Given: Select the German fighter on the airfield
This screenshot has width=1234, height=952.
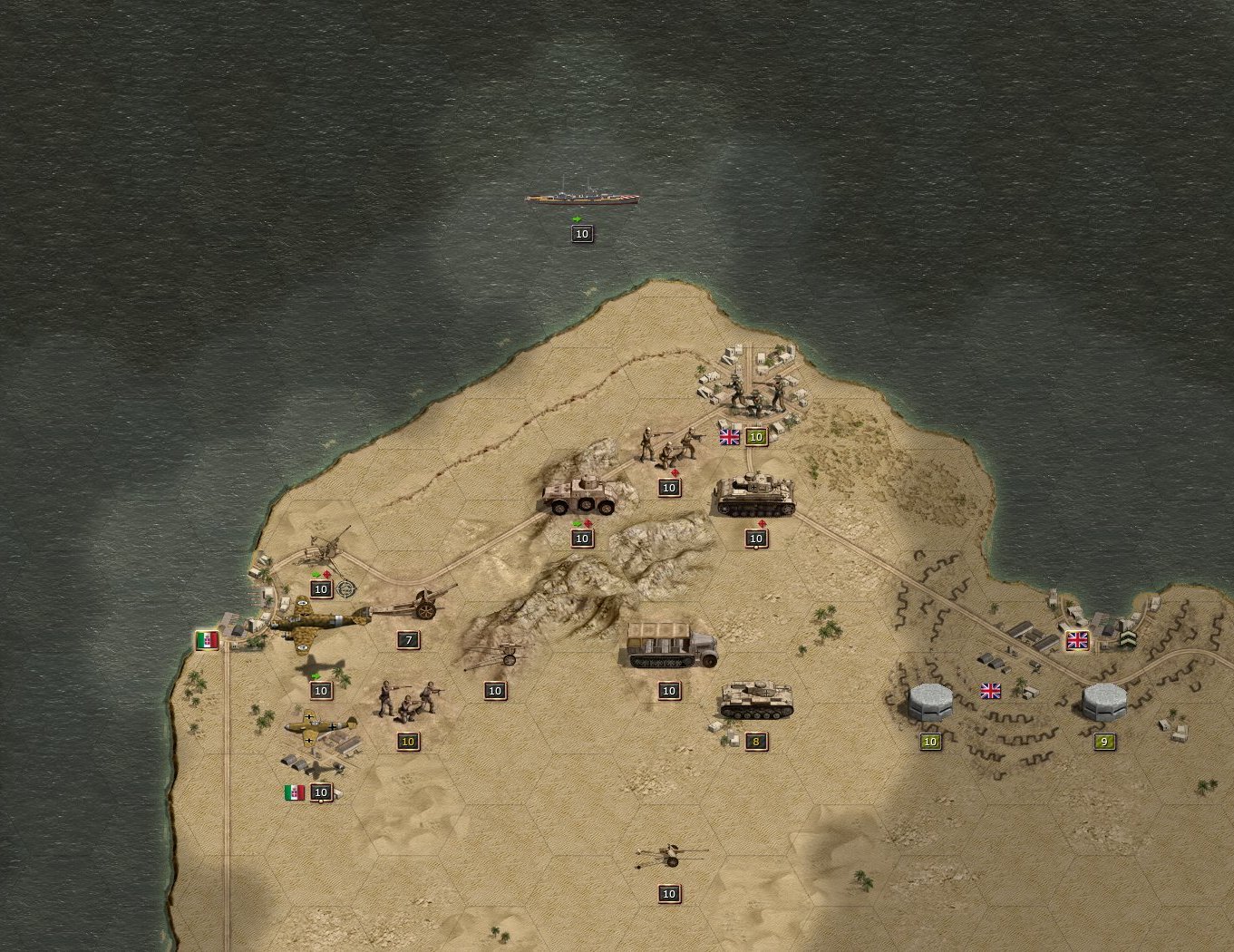Looking at the screenshot, I should [x=320, y=728].
